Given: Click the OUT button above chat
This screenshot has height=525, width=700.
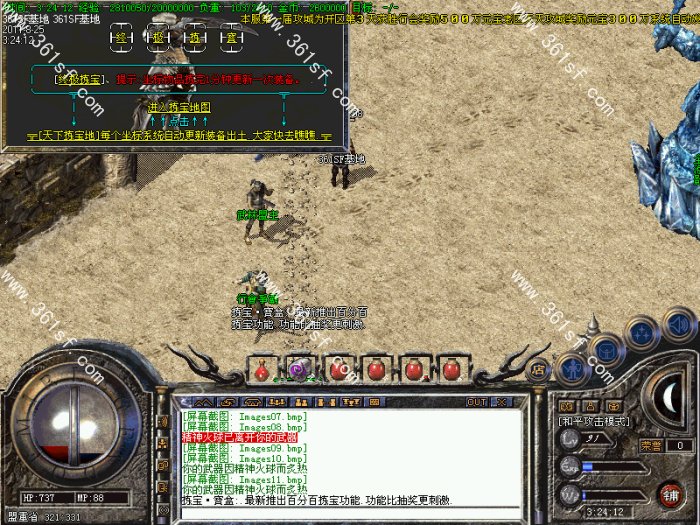Looking at the screenshot, I should (x=476, y=402).
